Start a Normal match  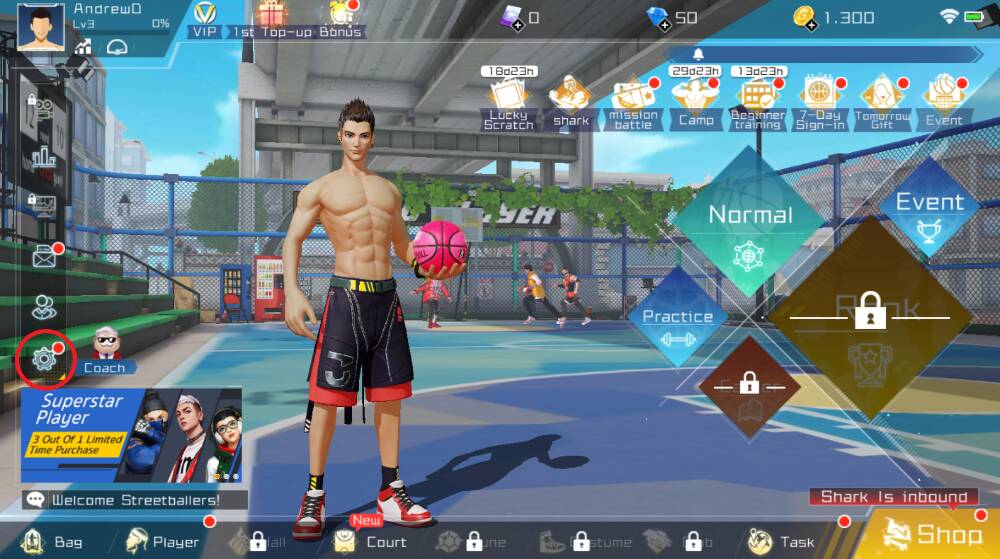pos(750,223)
